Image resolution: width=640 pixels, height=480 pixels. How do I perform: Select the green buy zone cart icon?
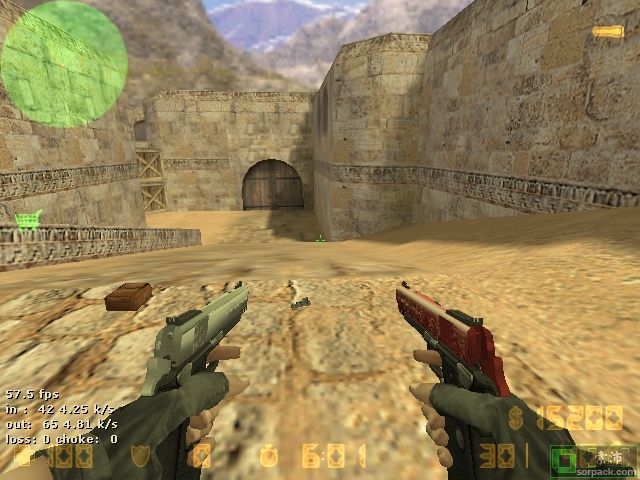[28, 219]
